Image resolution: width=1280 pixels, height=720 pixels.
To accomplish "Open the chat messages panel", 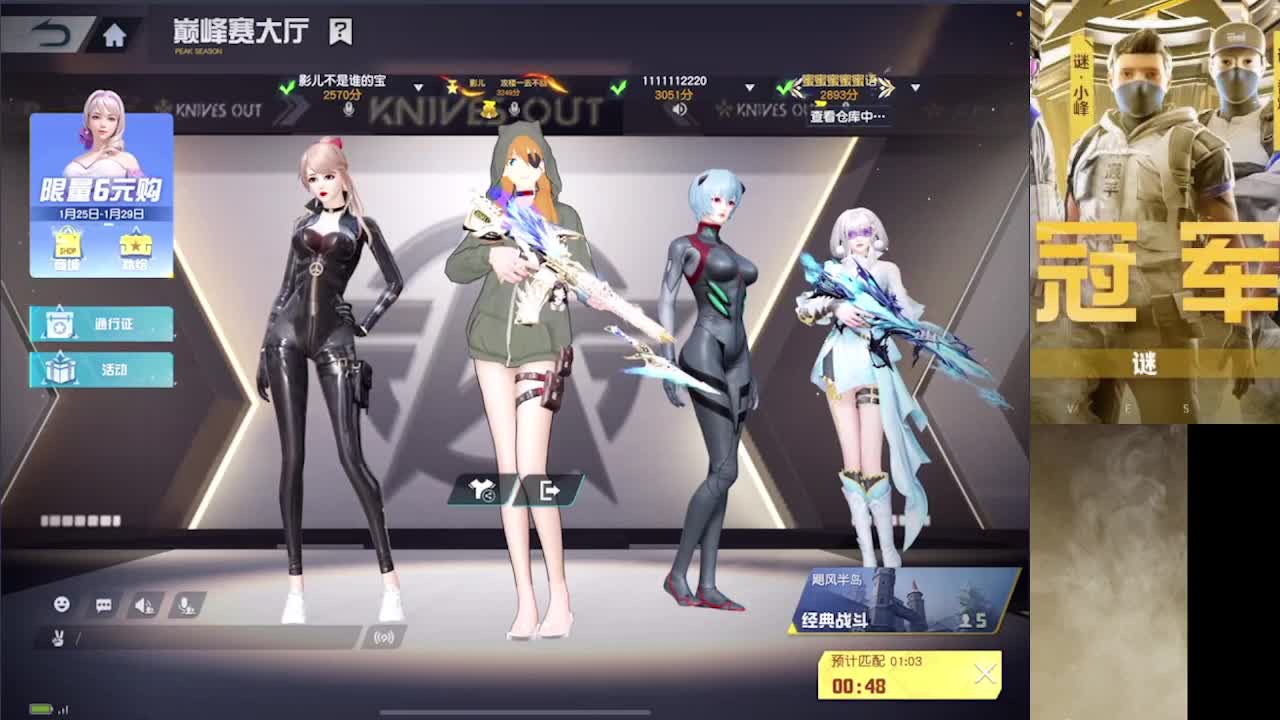I will (102, 604).
